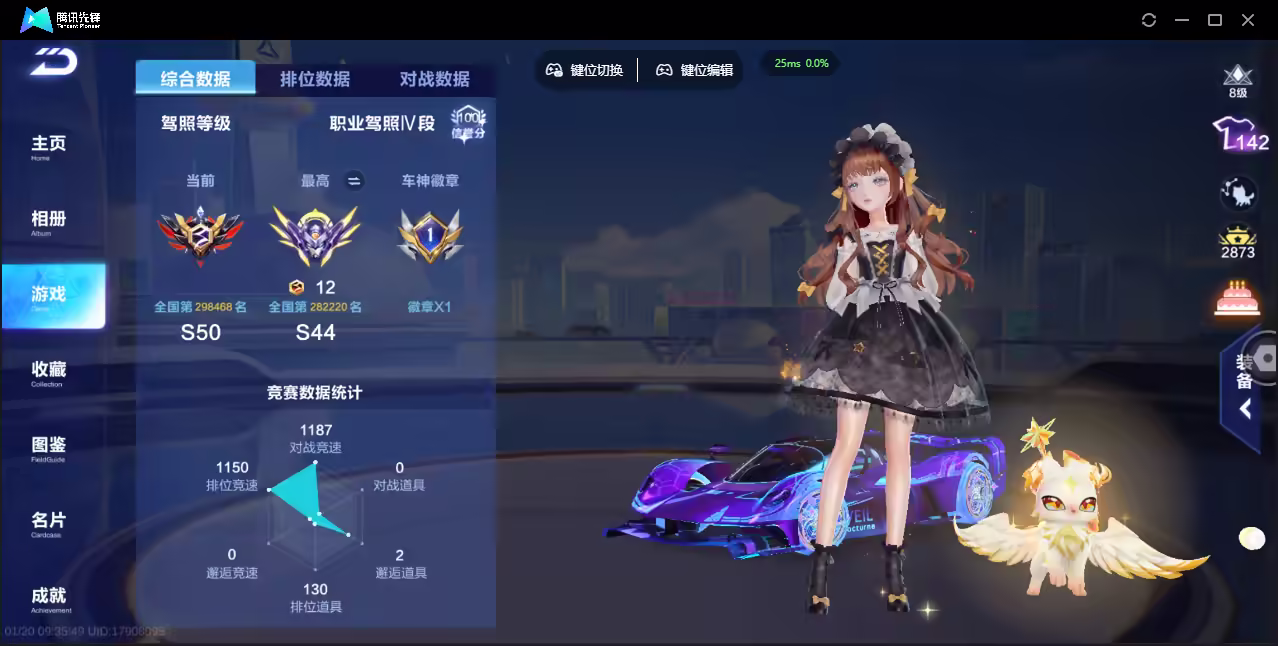The image size is (1278, 646).
Task: Switch to the 排位数据 ranked data tab
Action: (x=315, y=79)
